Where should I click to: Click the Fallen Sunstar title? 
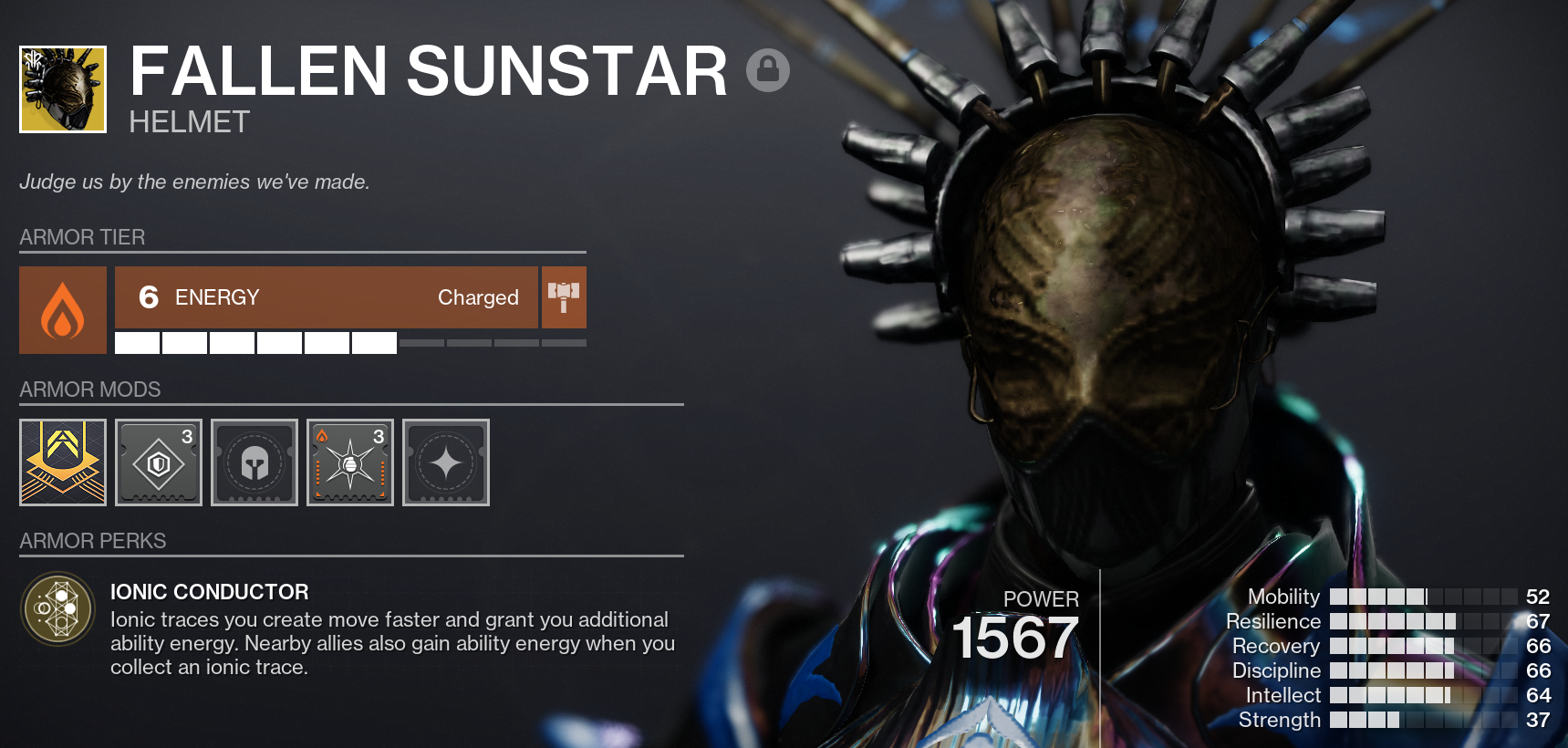425,69
